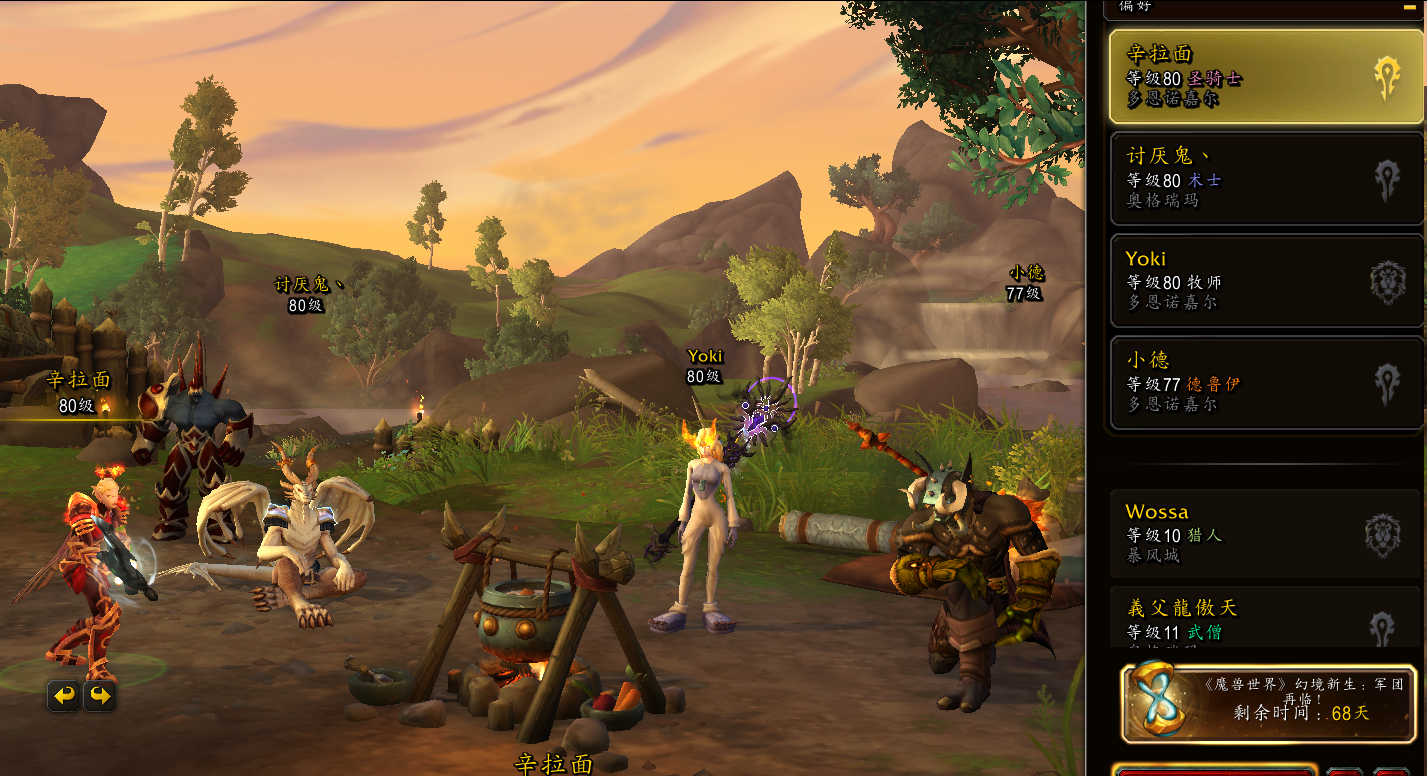Rotate character with the right curved arrow

(100, 695)
